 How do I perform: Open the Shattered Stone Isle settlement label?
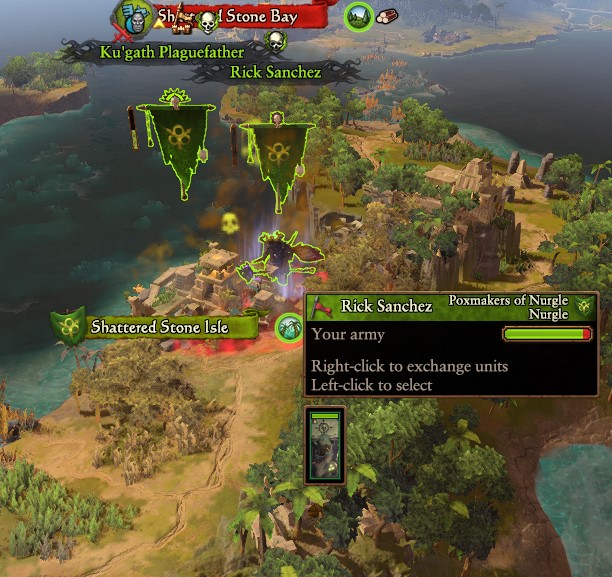click(160, 327)
